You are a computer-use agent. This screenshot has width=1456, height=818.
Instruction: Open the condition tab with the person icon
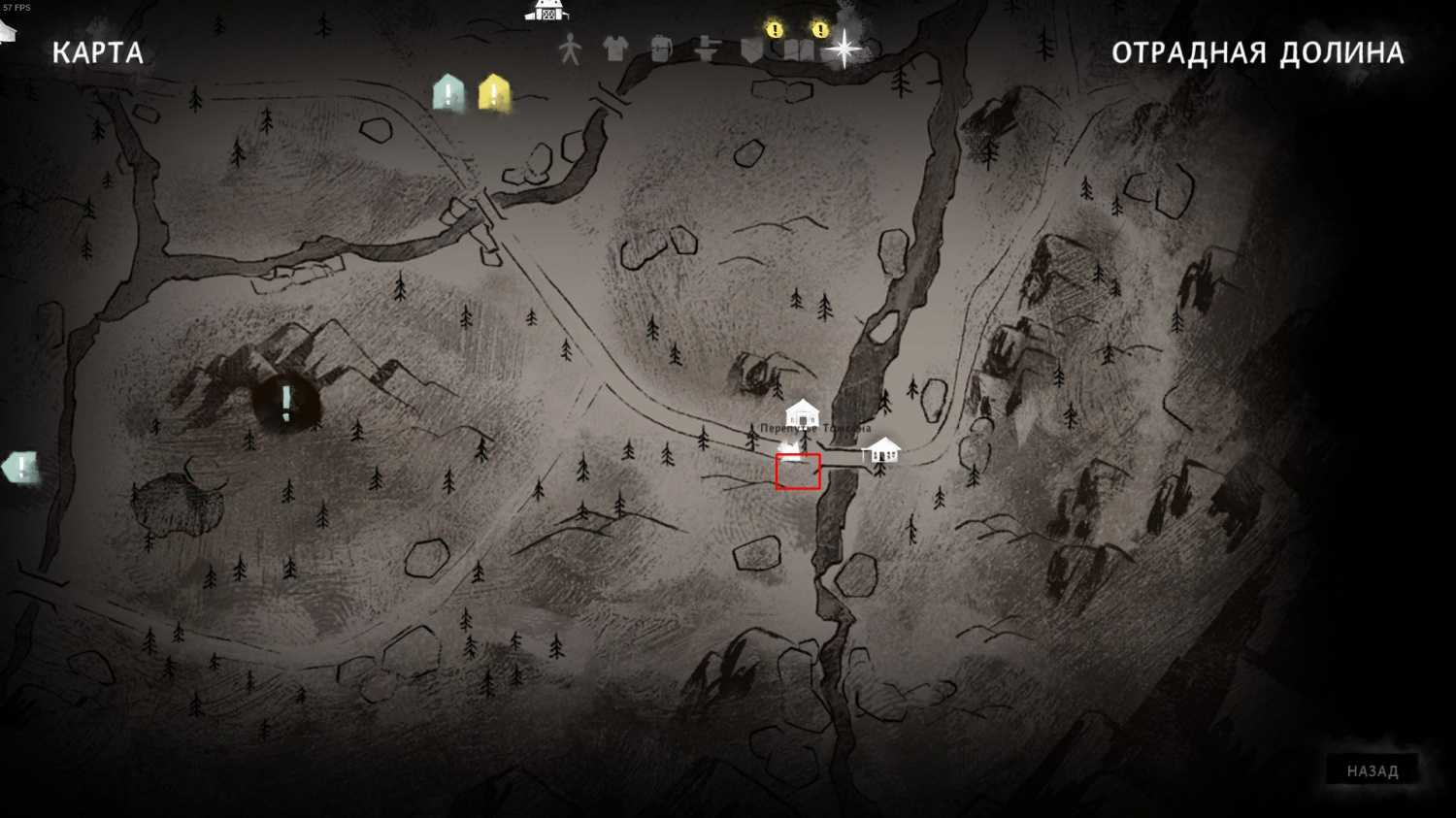tap(570, 49)
